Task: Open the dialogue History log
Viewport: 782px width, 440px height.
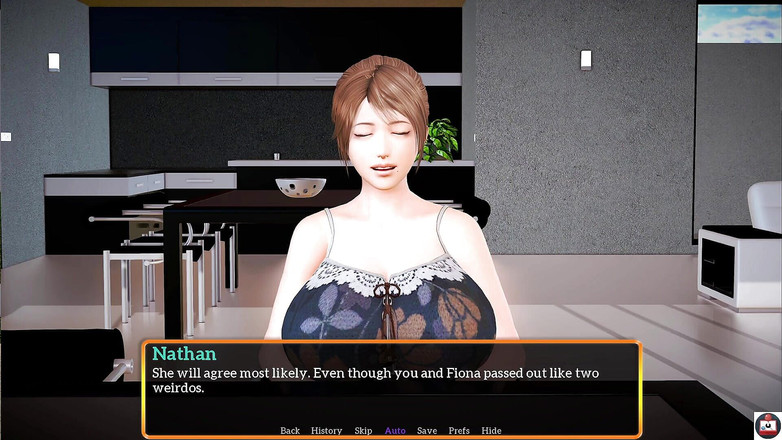Action: tap(326, 431)
